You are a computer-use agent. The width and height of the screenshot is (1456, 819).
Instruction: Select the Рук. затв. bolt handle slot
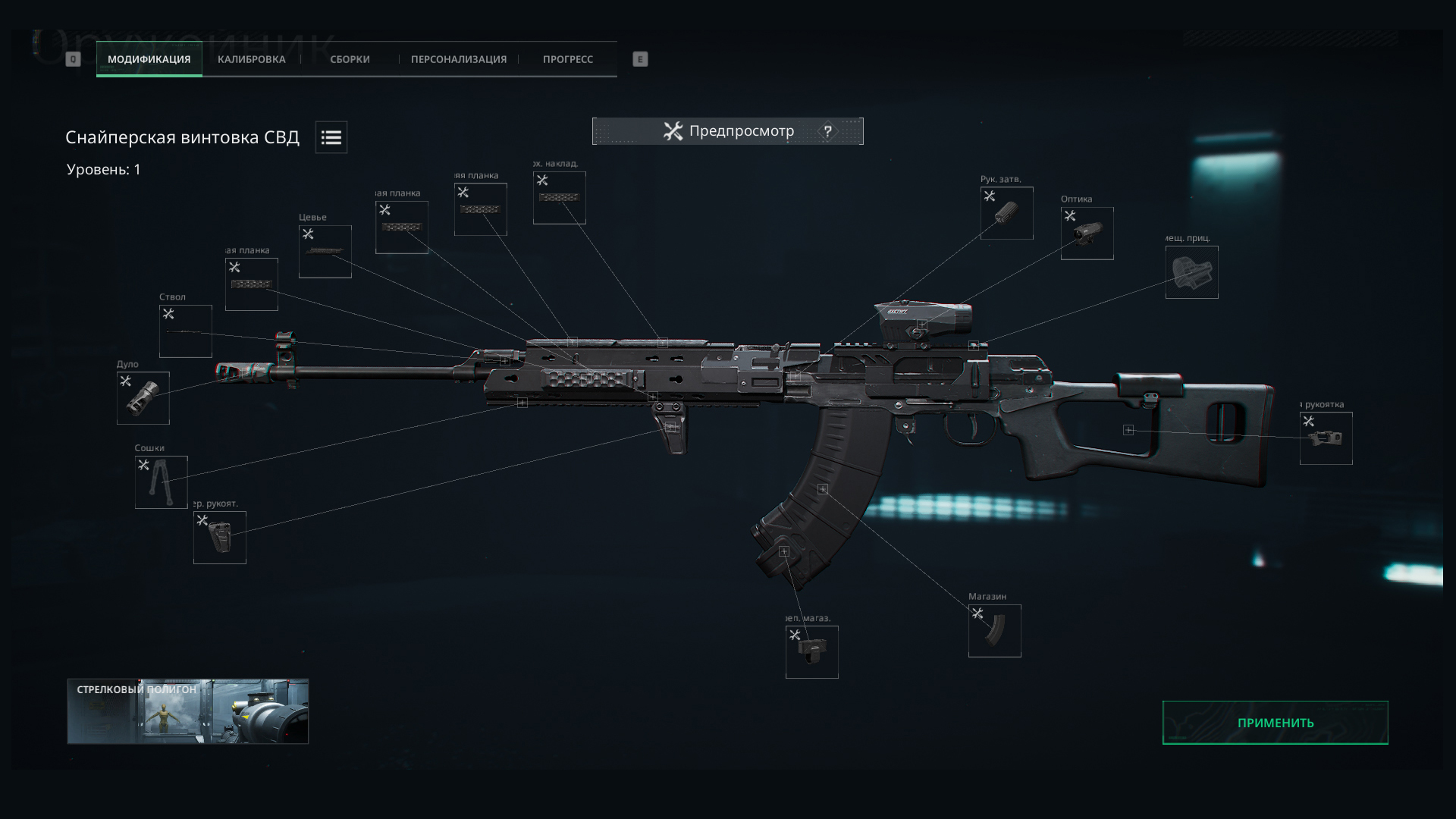[1006, 213]
